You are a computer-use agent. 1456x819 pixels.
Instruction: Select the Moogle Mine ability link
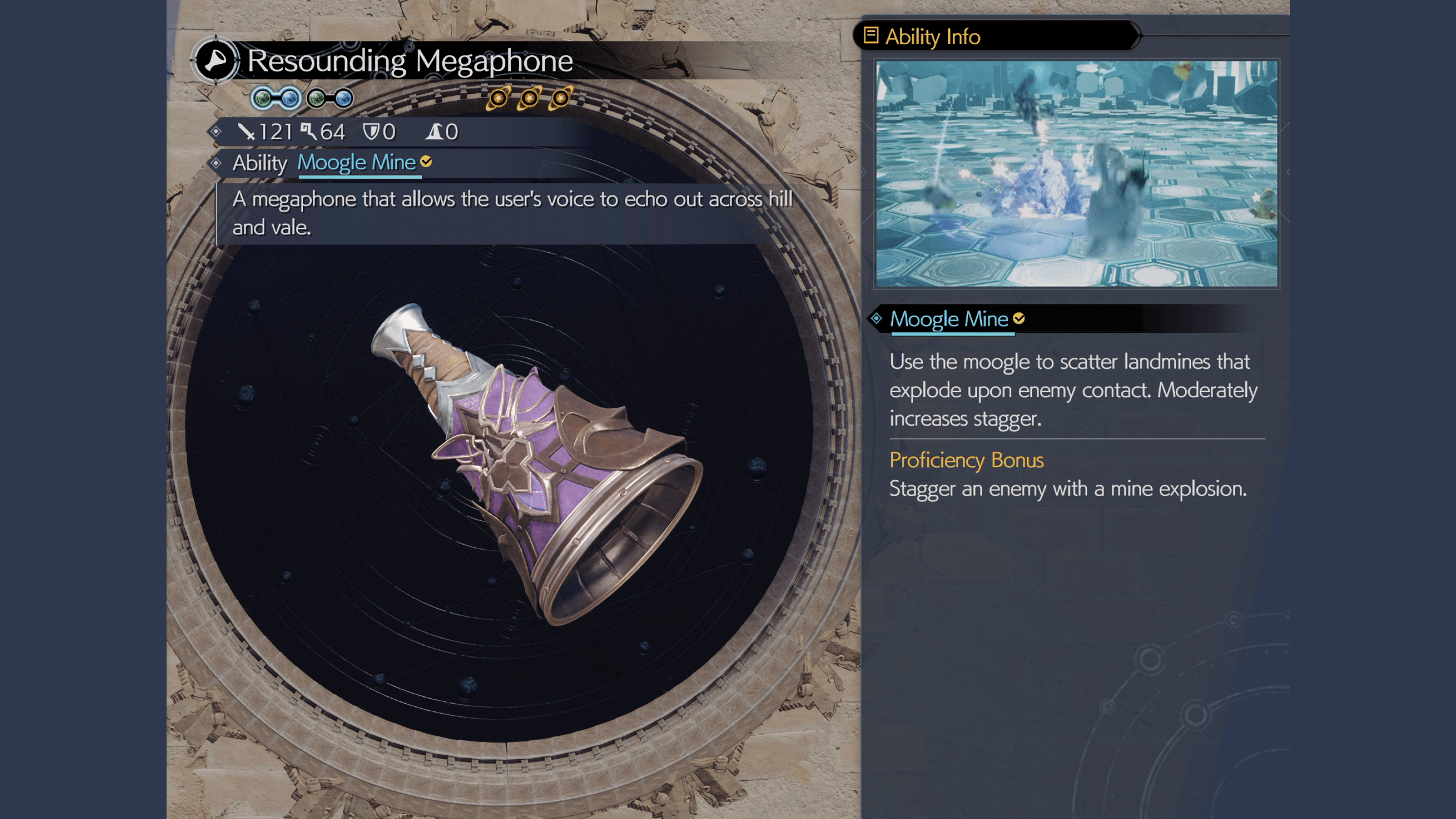pyautogui.click(x=356, y=163)
